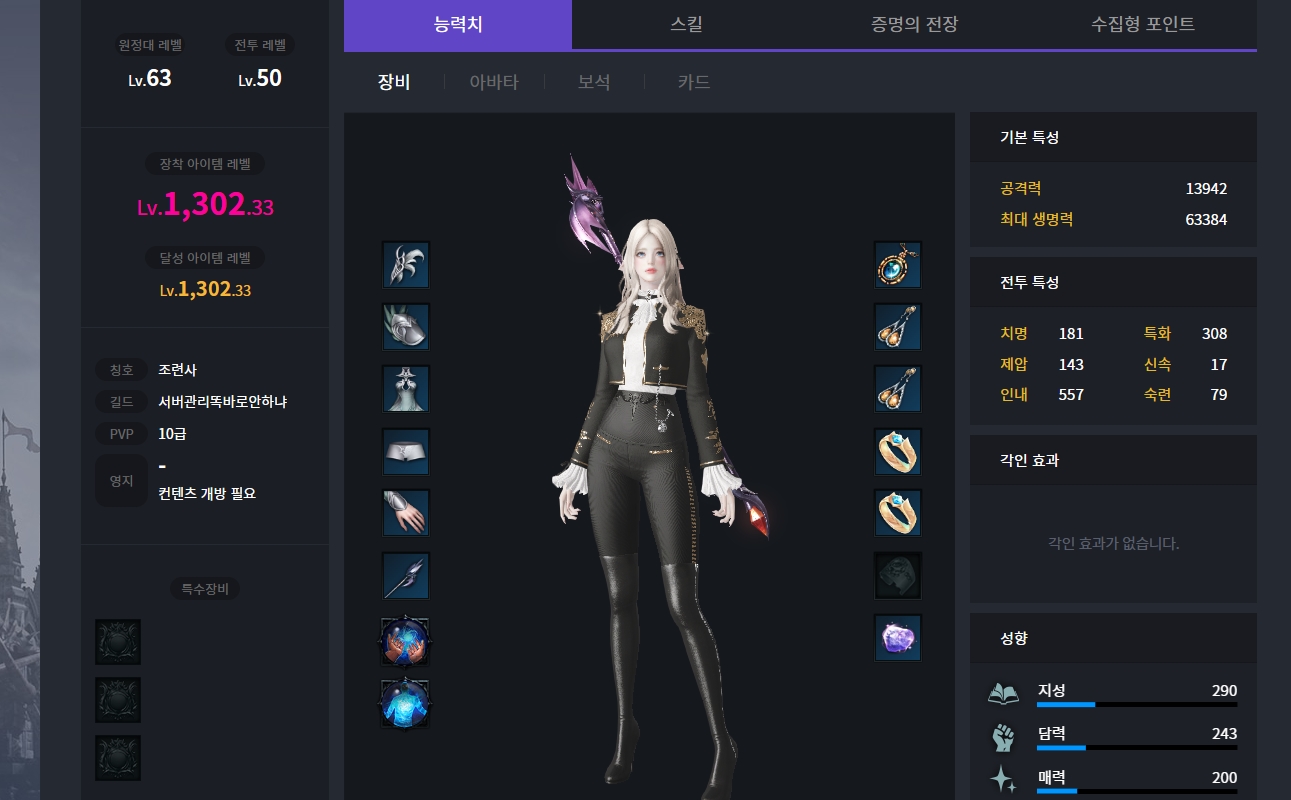Switch to the 능력치 tab

coord(458,24)
